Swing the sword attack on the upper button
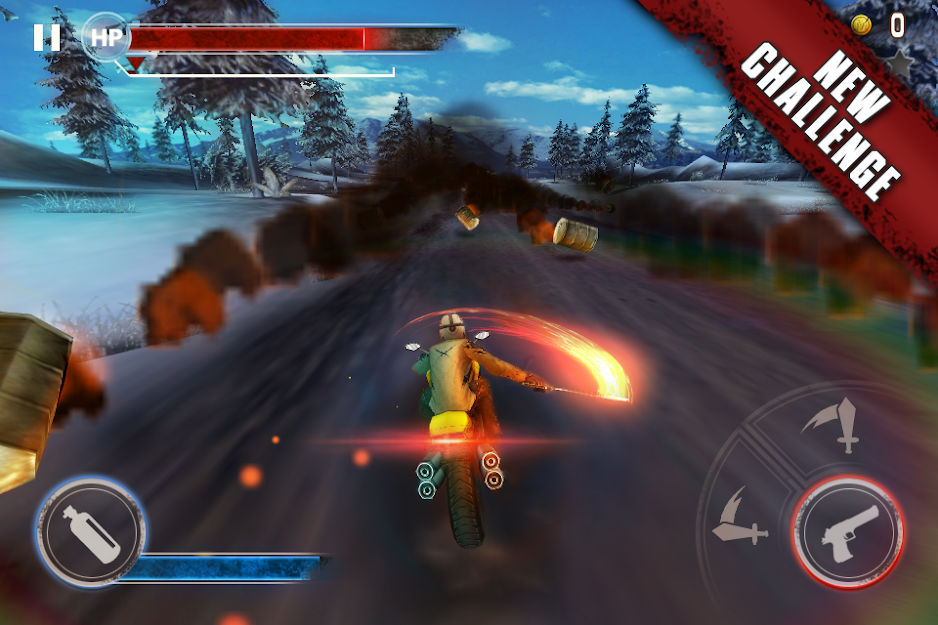Viewport: 938px width, 625px height. tap(836, 424)
